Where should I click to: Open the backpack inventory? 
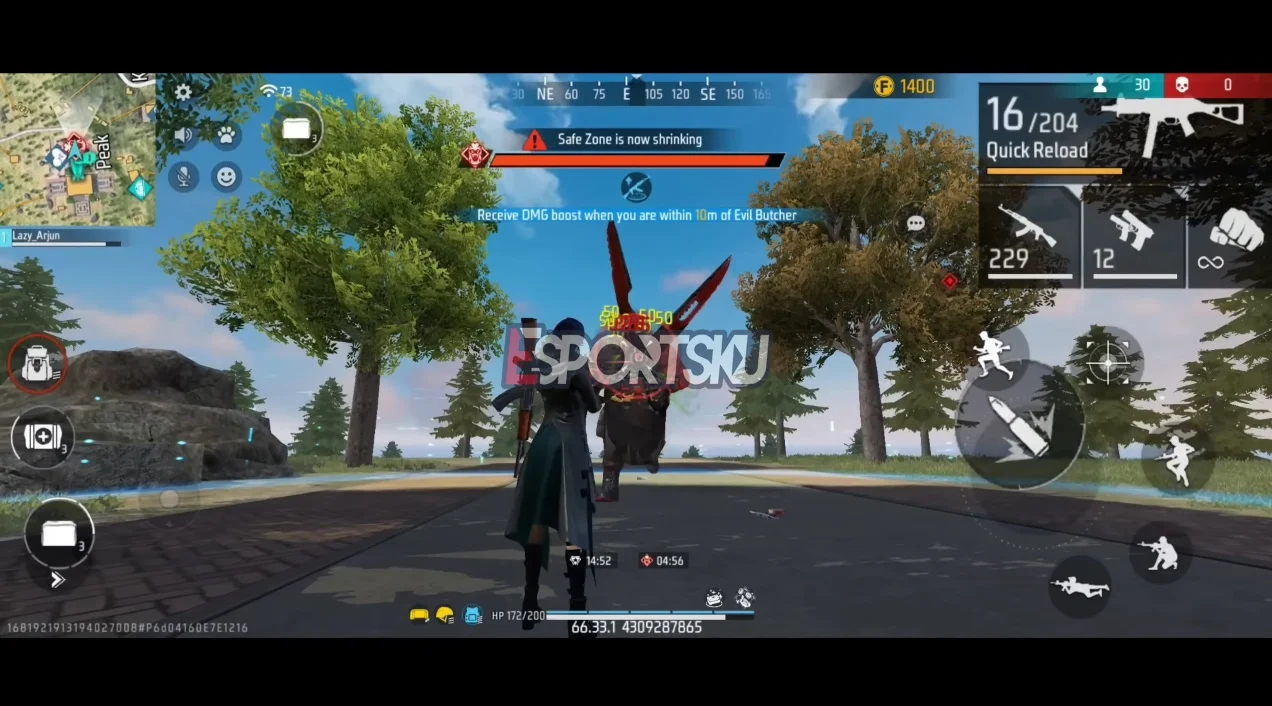point(38,365)
